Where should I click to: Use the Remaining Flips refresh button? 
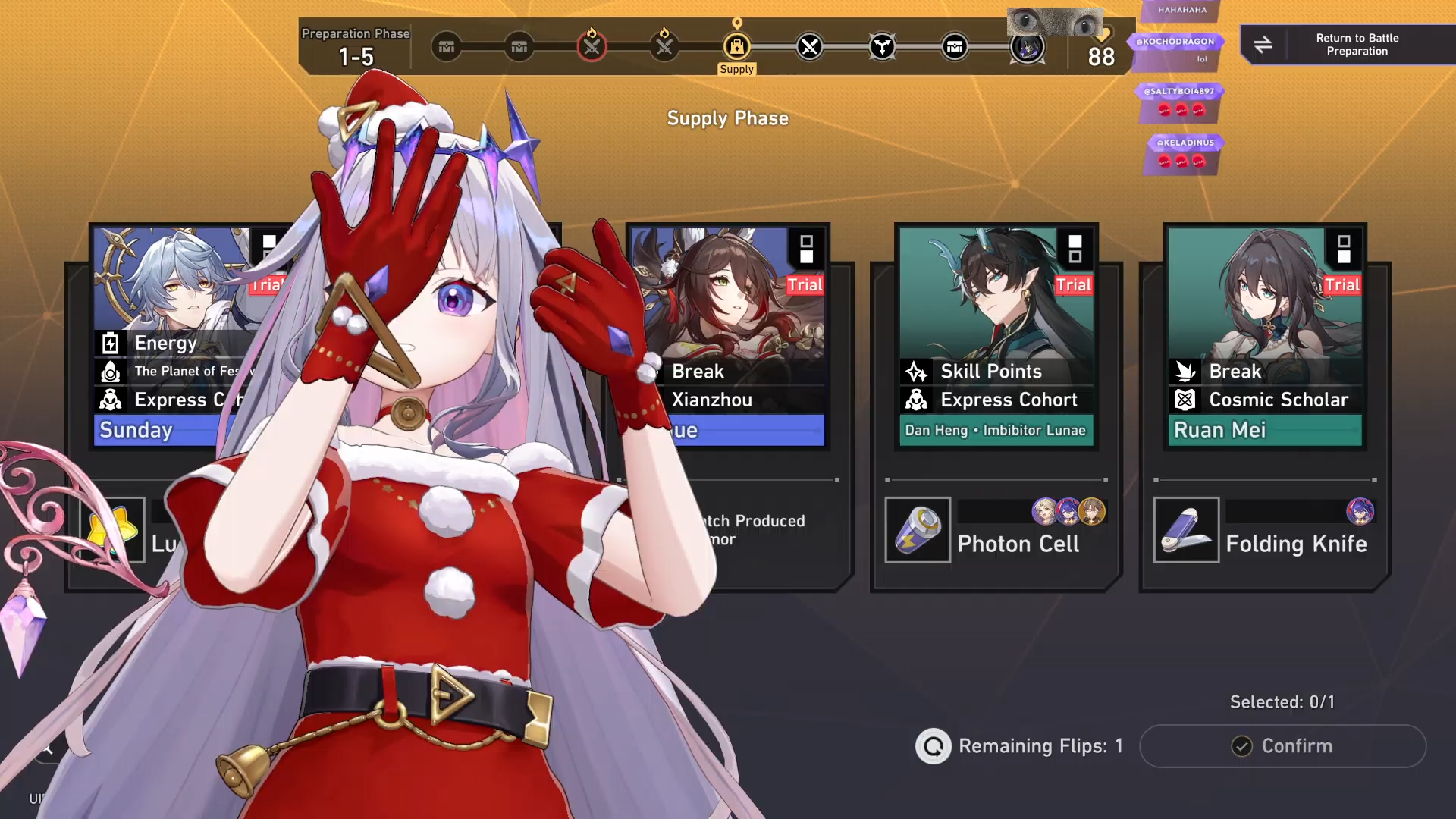933,746
